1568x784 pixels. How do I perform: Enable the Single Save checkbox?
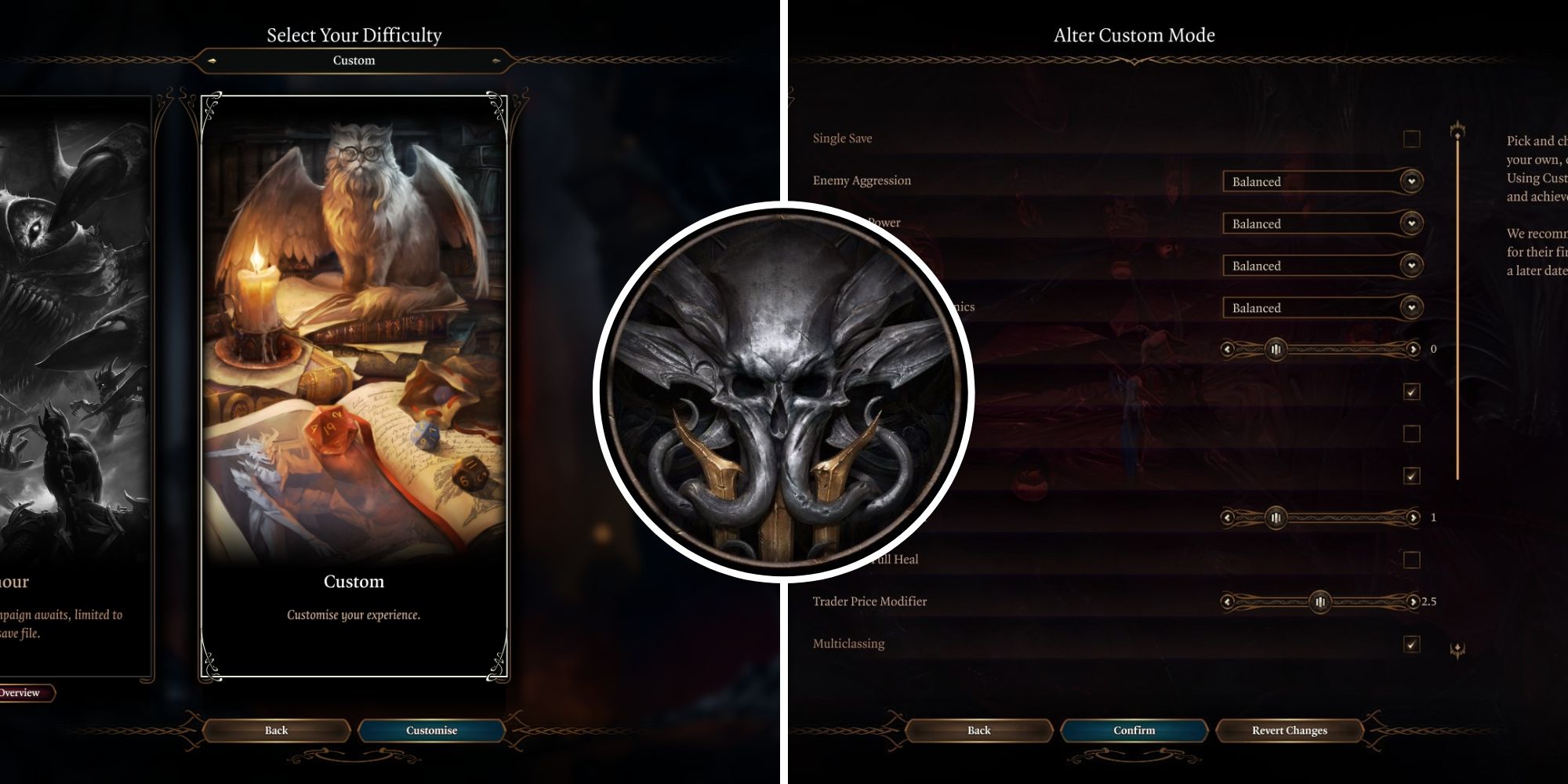1413,139
